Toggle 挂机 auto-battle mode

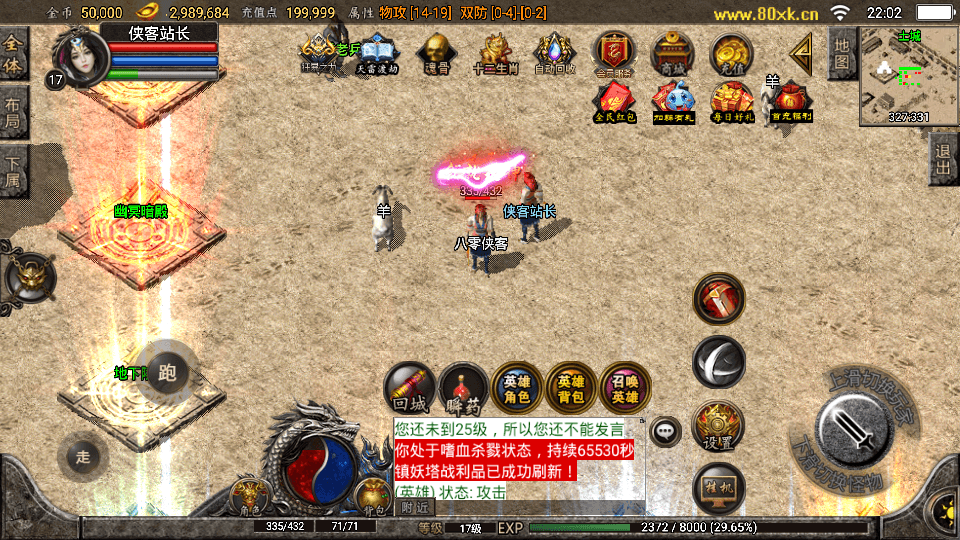[718, 487]
